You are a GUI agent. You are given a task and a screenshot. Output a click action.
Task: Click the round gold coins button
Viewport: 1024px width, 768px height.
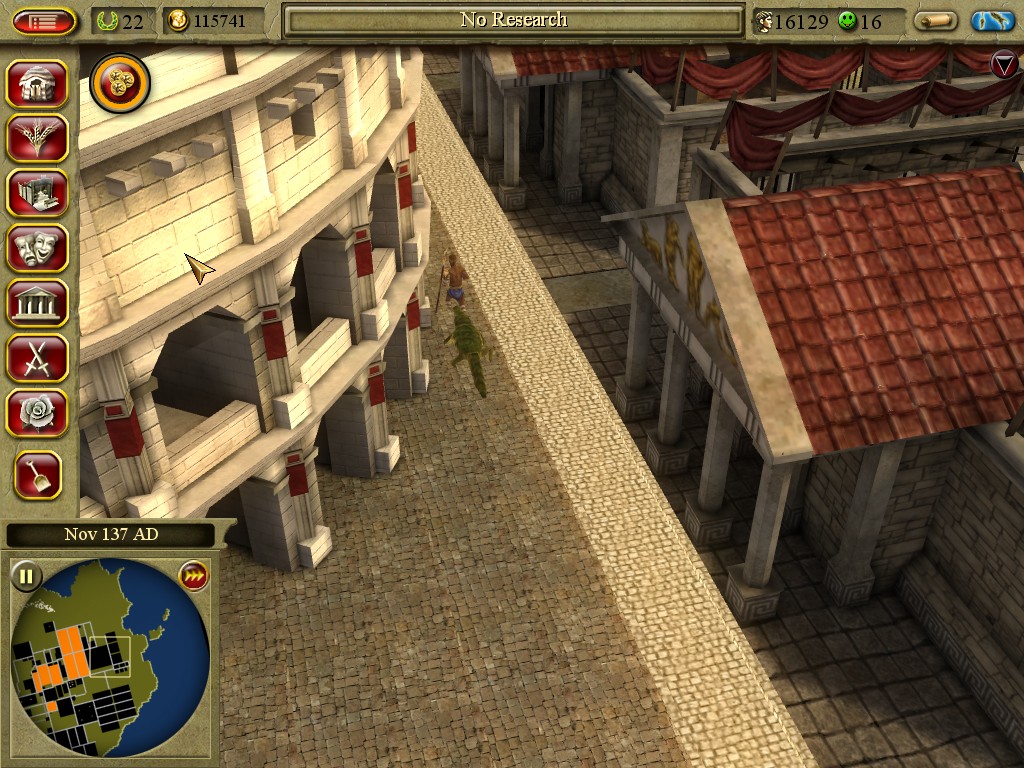[x=120, y=84]
